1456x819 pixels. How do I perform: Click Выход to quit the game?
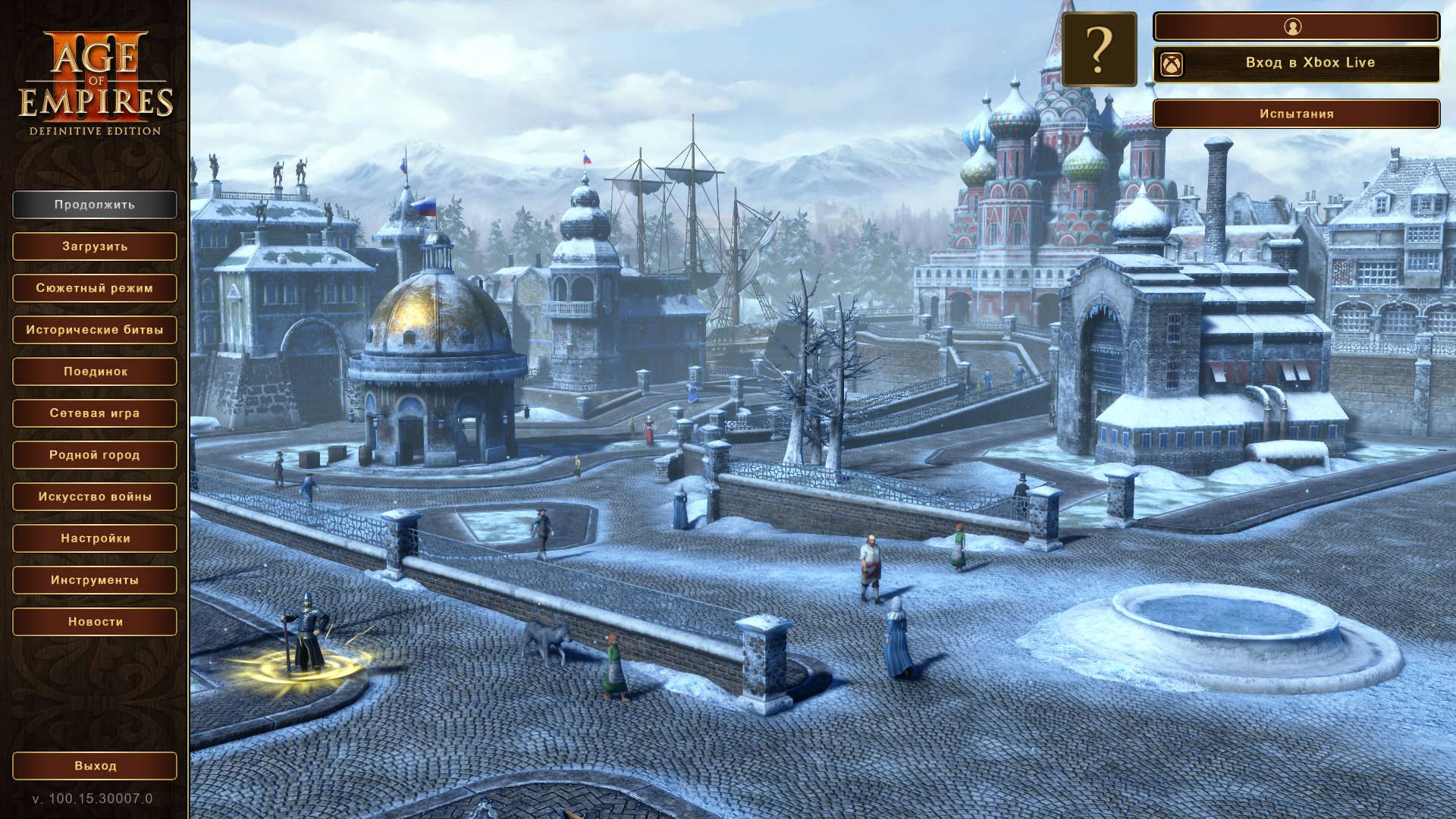point(95,766)
